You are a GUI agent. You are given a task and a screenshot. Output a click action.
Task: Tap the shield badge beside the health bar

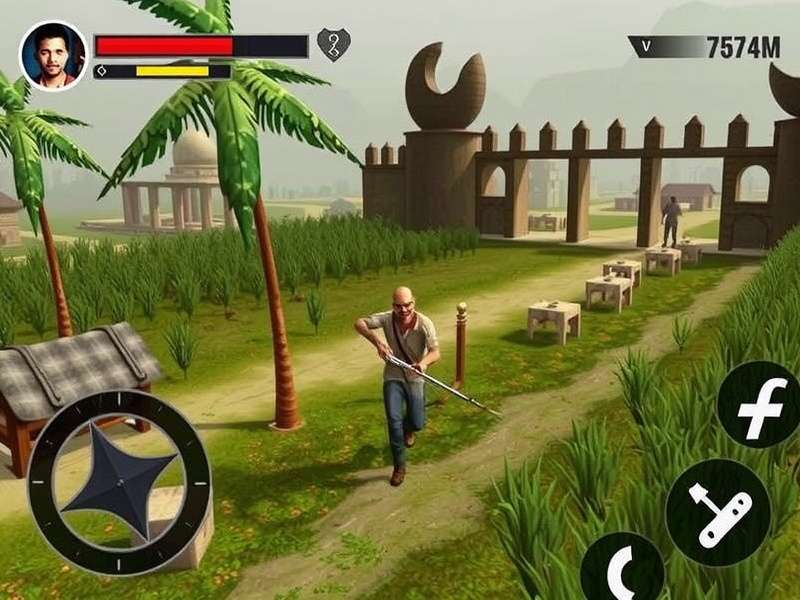(x=333, y=45)
